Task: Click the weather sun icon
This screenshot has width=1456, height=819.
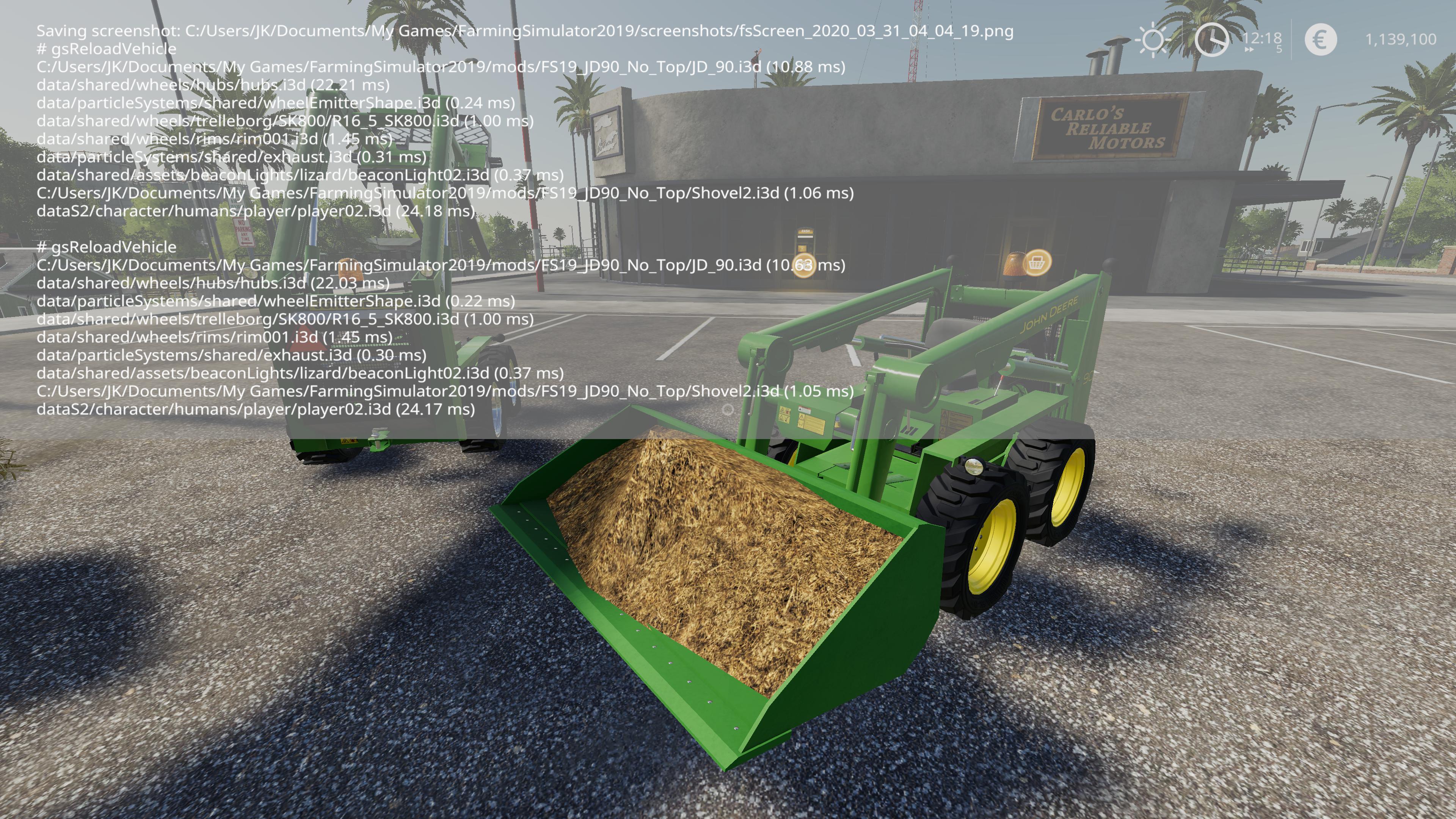Action: (1153, 39)
